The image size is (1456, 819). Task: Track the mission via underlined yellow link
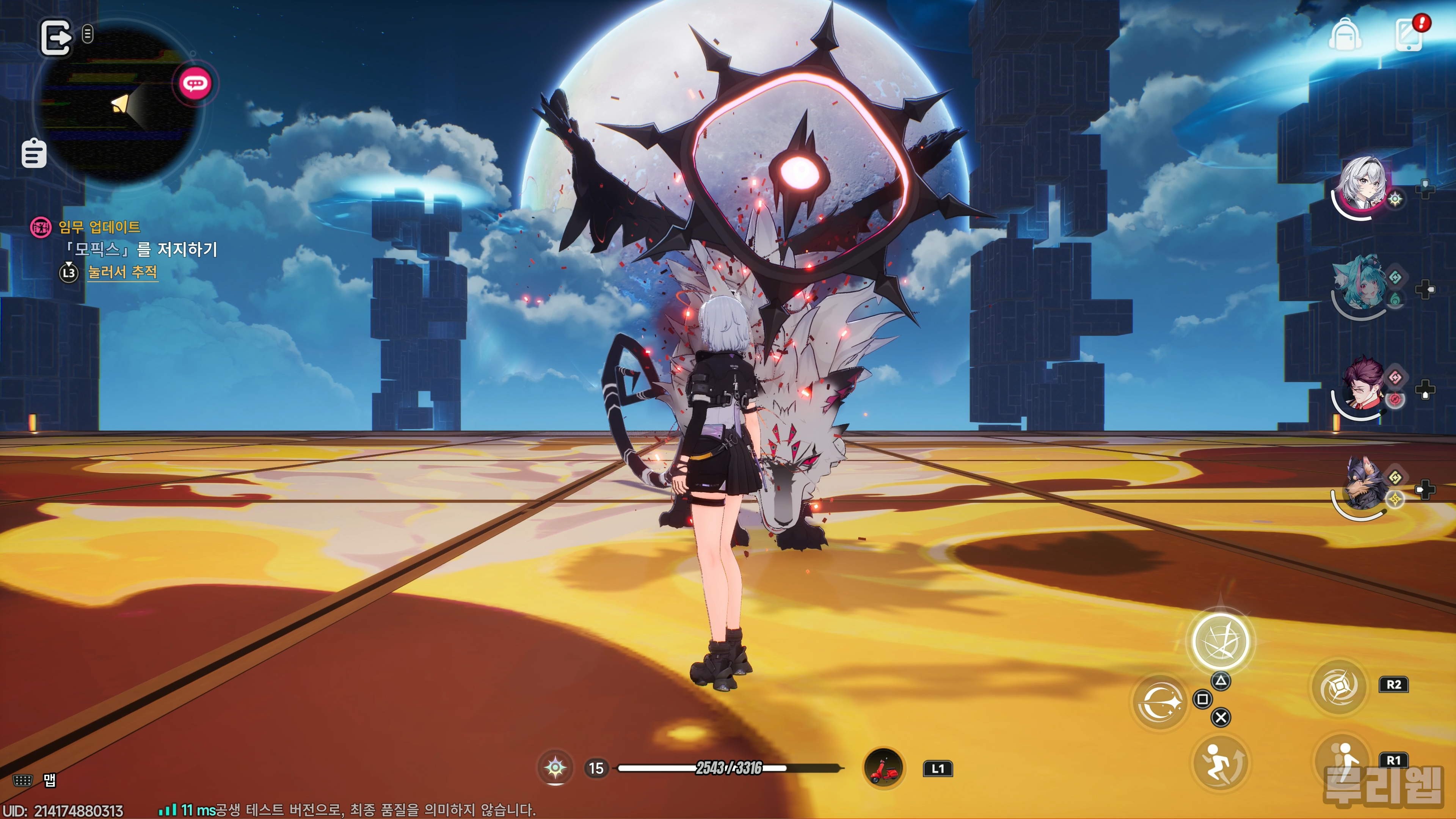[122, 273]
